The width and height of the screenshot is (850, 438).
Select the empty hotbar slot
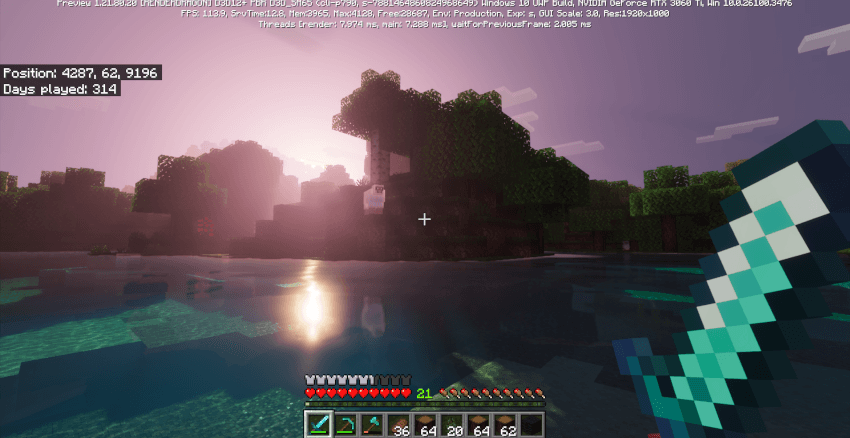tap(530, 424)
